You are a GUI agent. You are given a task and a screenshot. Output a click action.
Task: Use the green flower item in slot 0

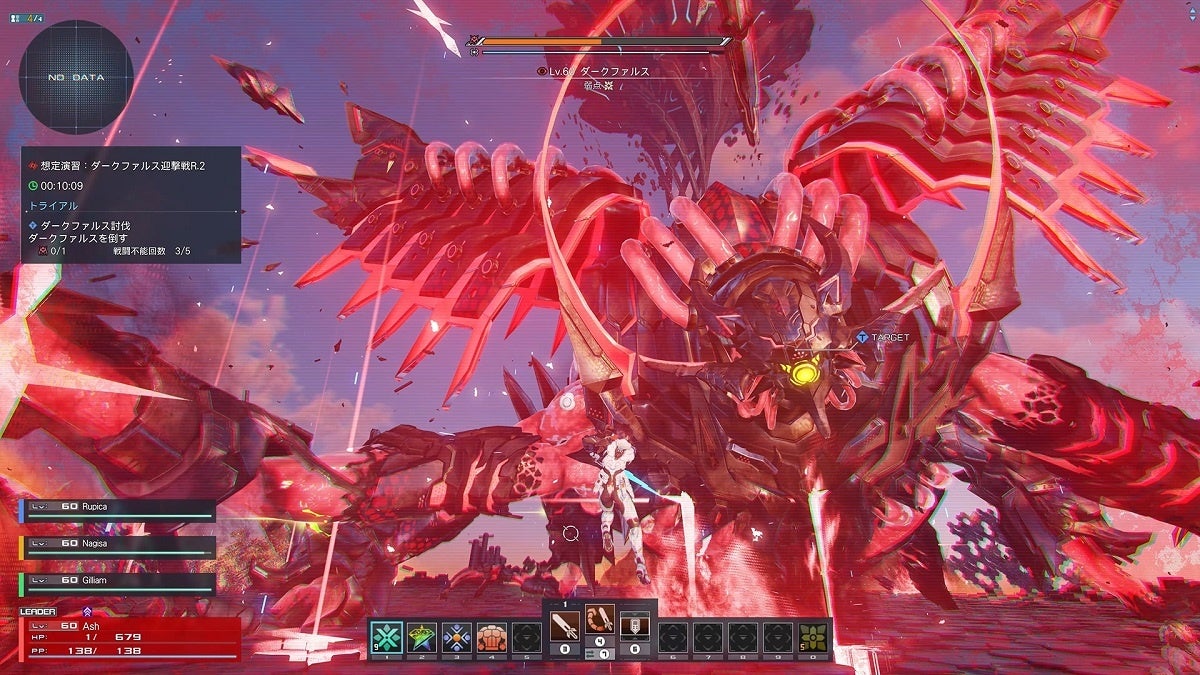[x=812, y=636]
